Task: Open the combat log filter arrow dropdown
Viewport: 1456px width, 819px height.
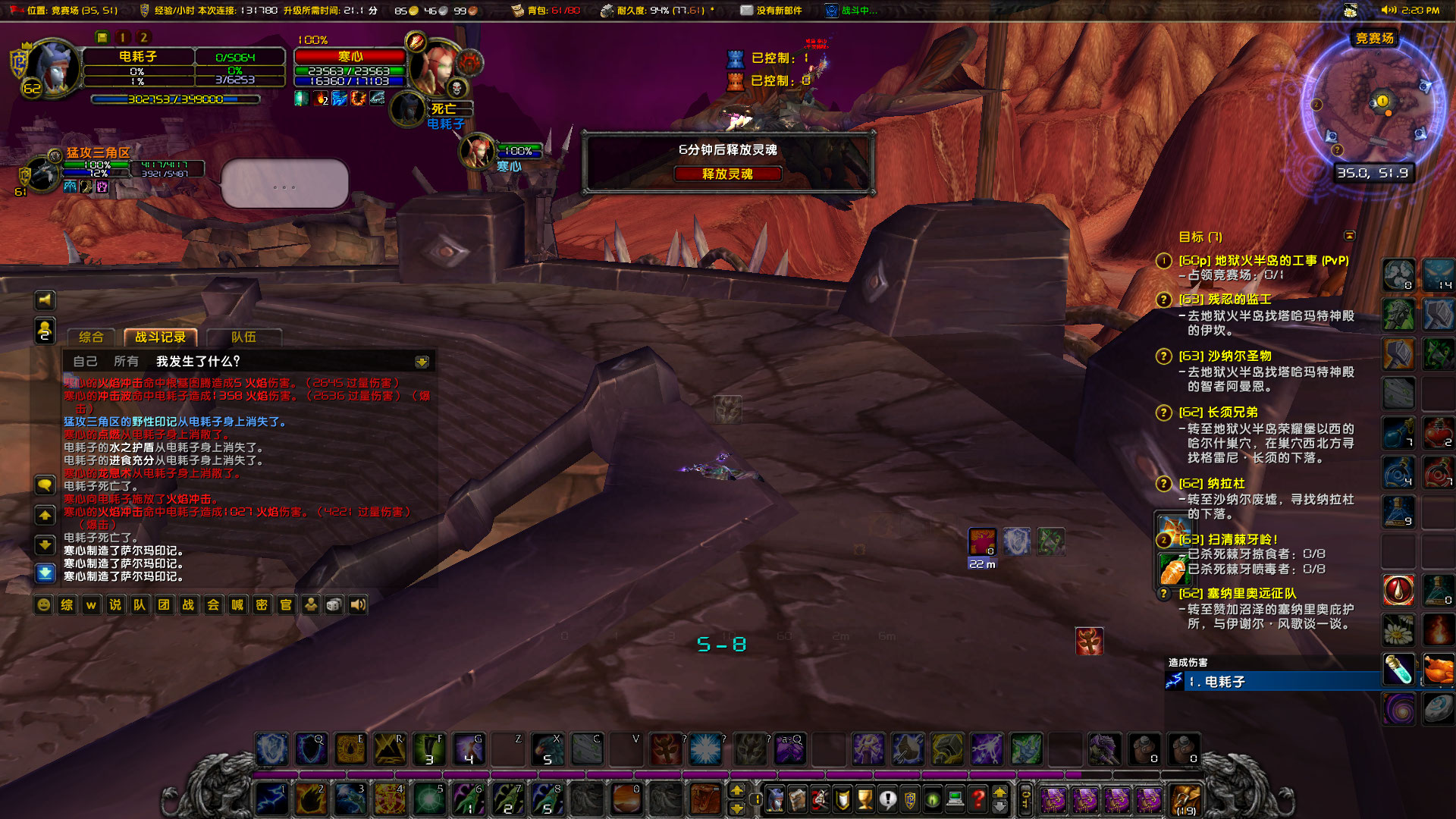Action: point(420,362)
